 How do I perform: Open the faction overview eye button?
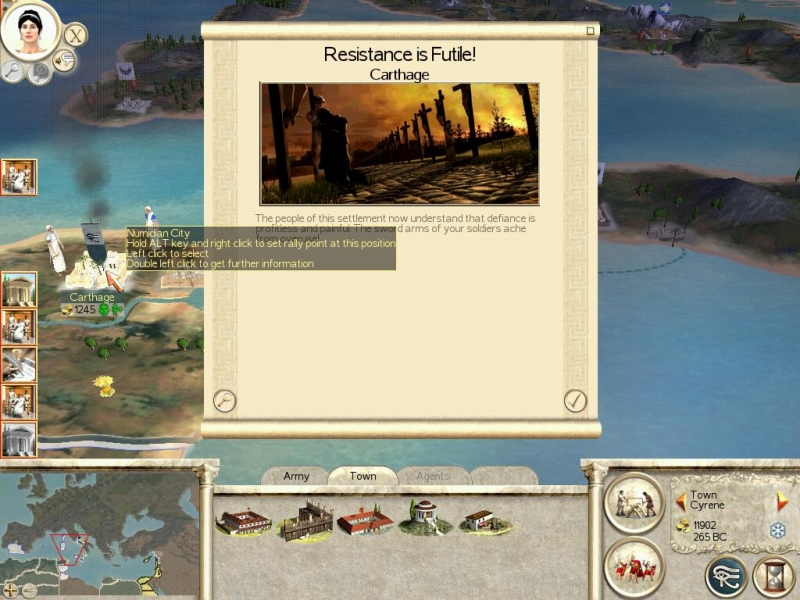point(725,576)
